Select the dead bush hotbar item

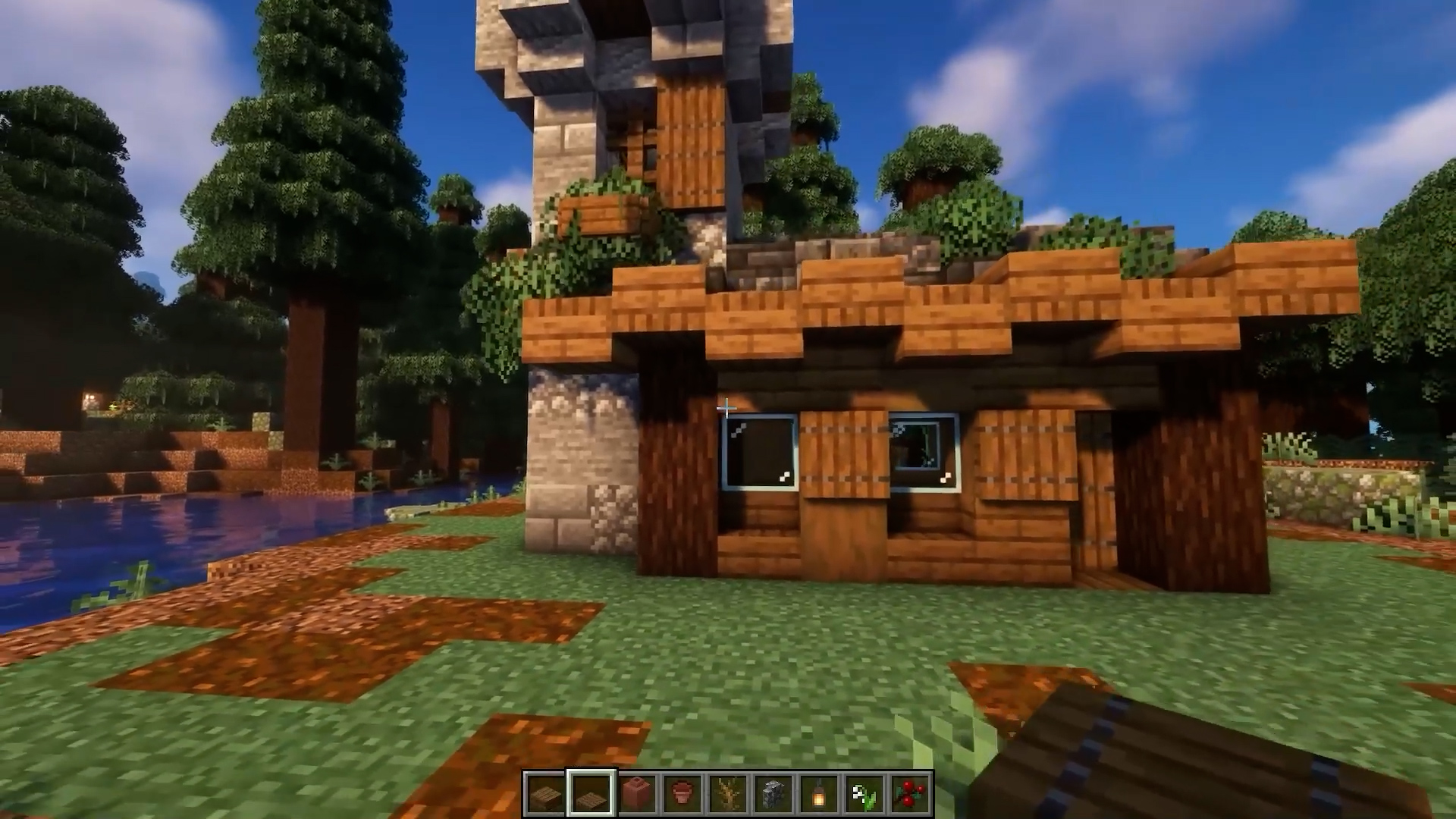point(726,793)
